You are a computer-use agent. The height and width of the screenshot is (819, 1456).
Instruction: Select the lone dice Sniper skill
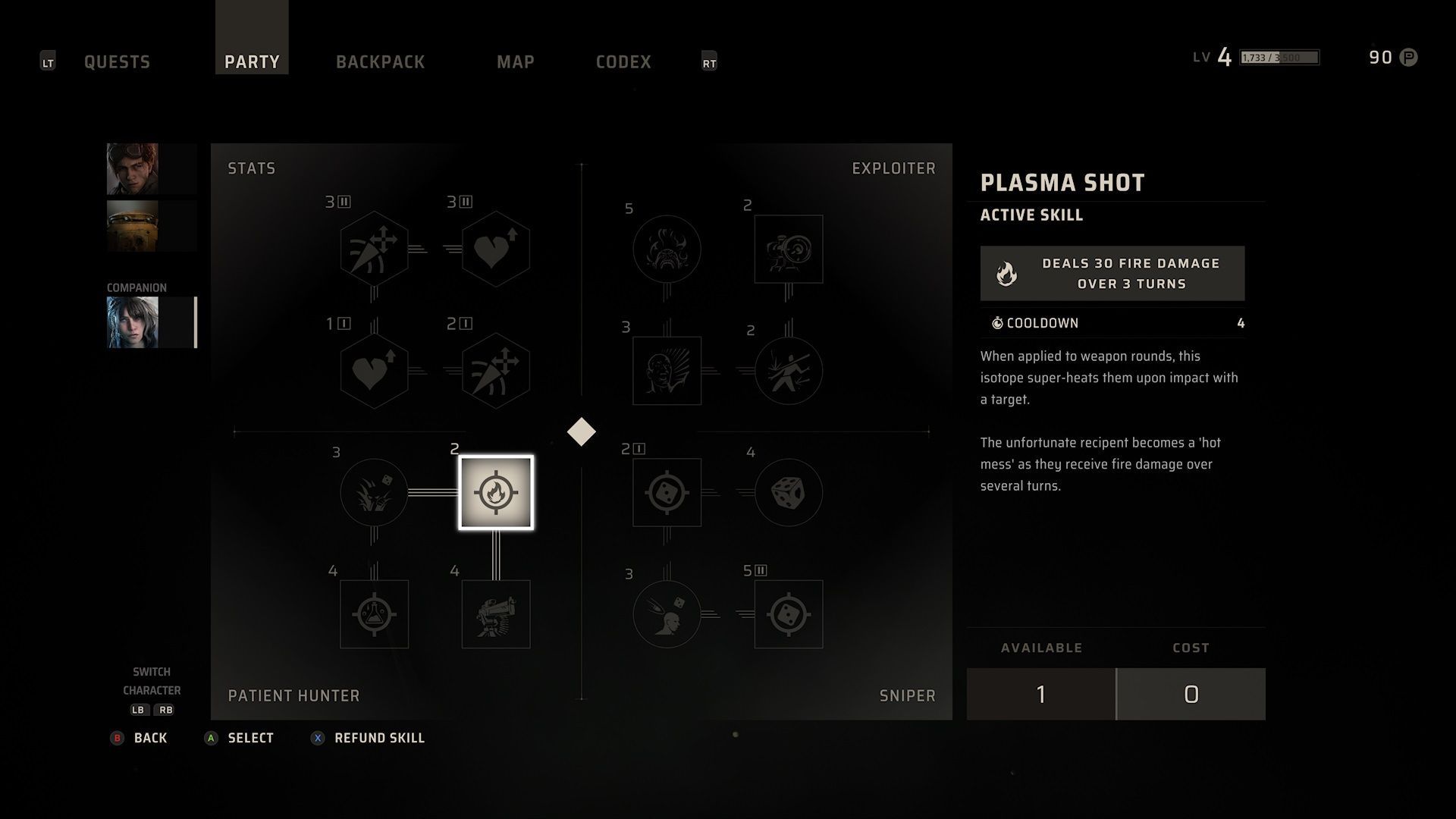point(789,492)
